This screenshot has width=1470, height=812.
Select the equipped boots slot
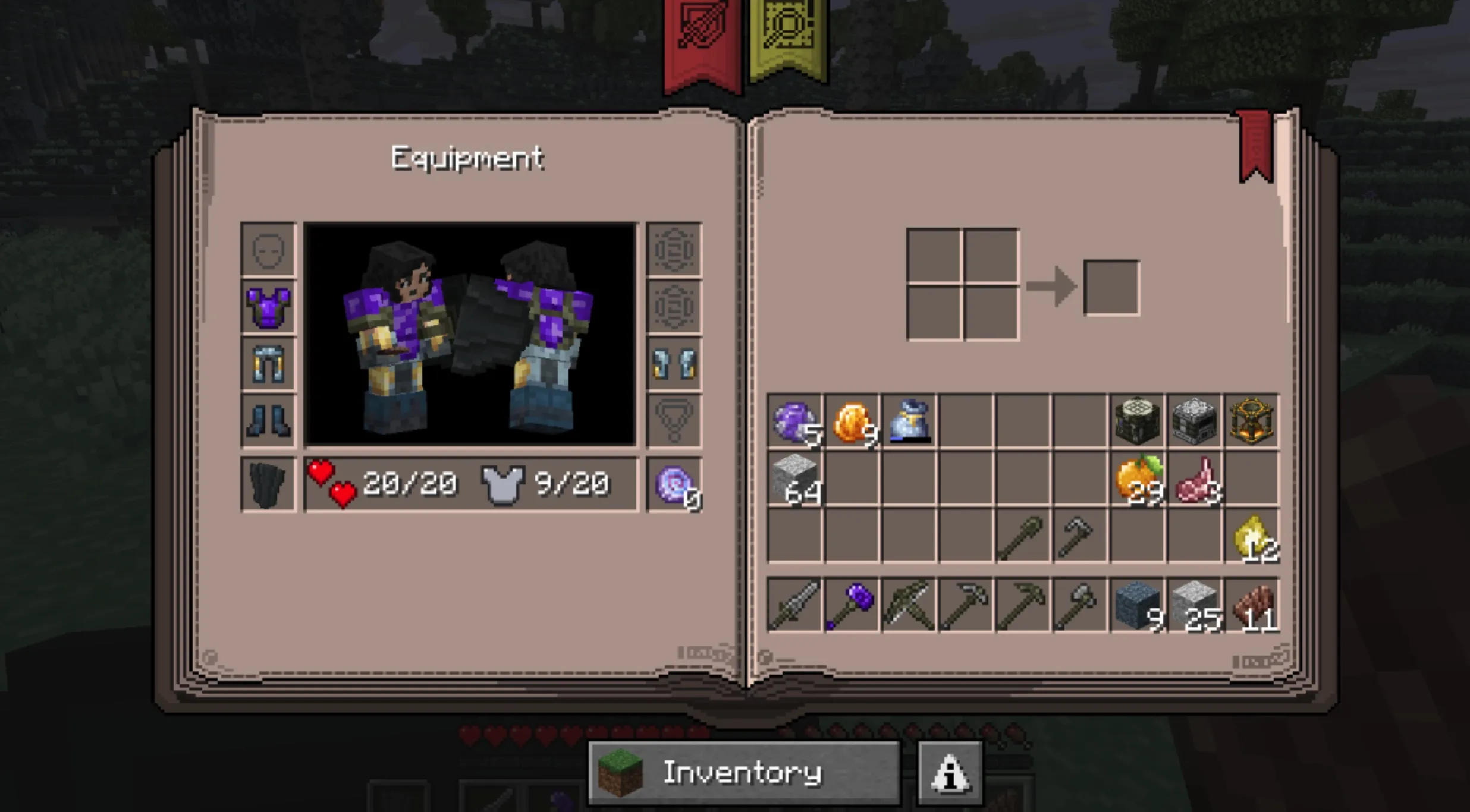pos(268,421)
